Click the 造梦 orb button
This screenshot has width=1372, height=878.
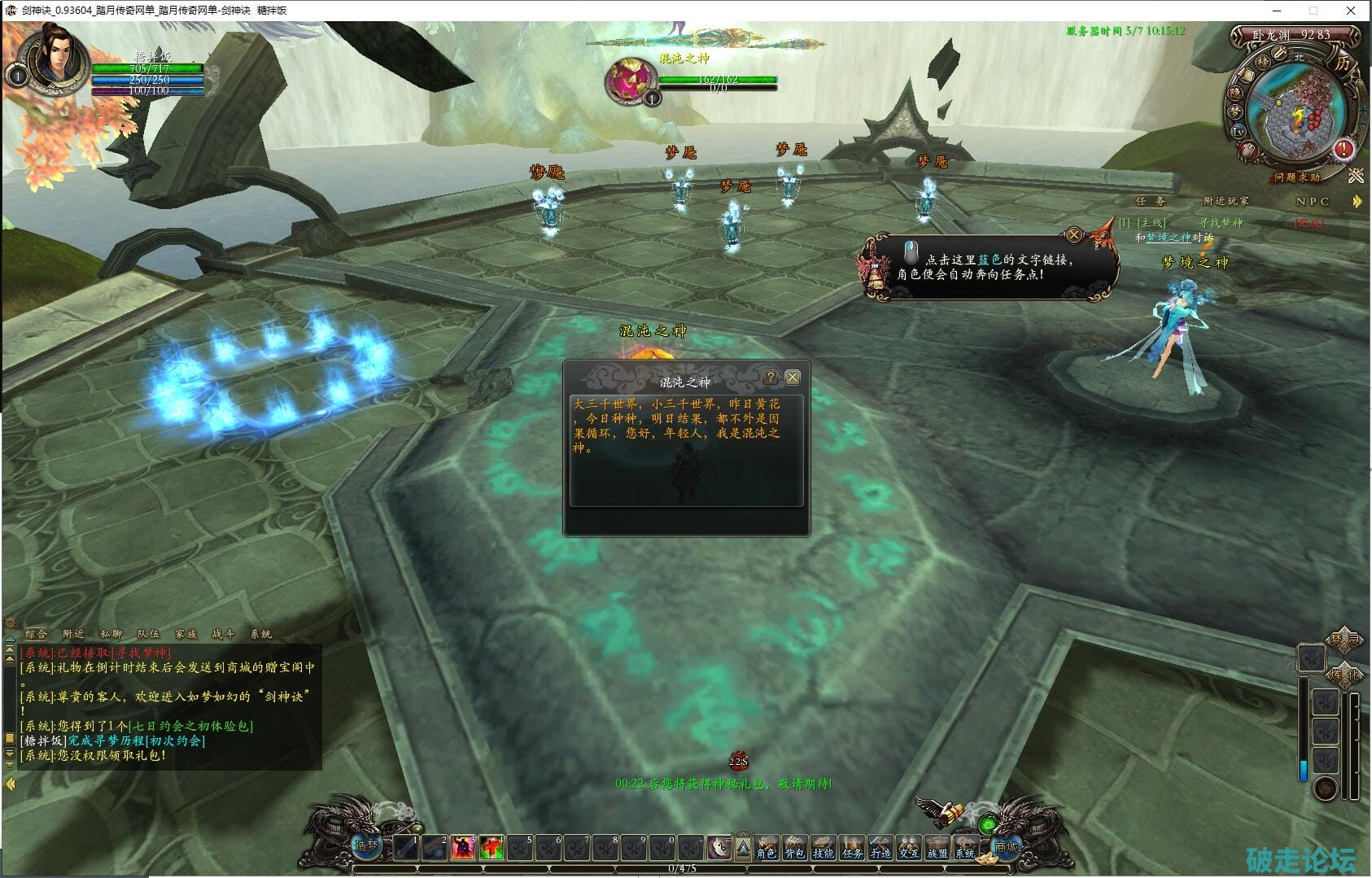(366, 846)
